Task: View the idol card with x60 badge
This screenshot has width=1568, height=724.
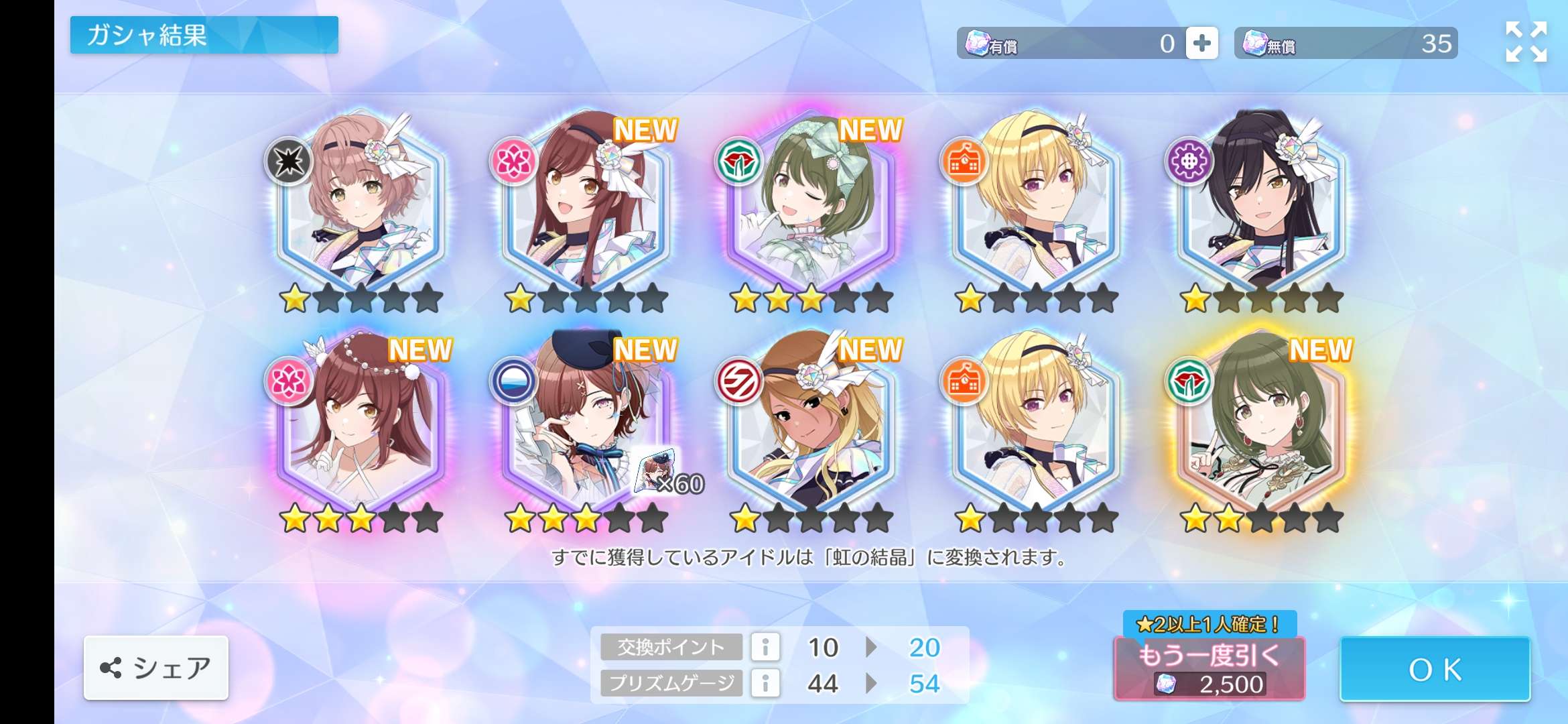Action: tap(586, 422)
